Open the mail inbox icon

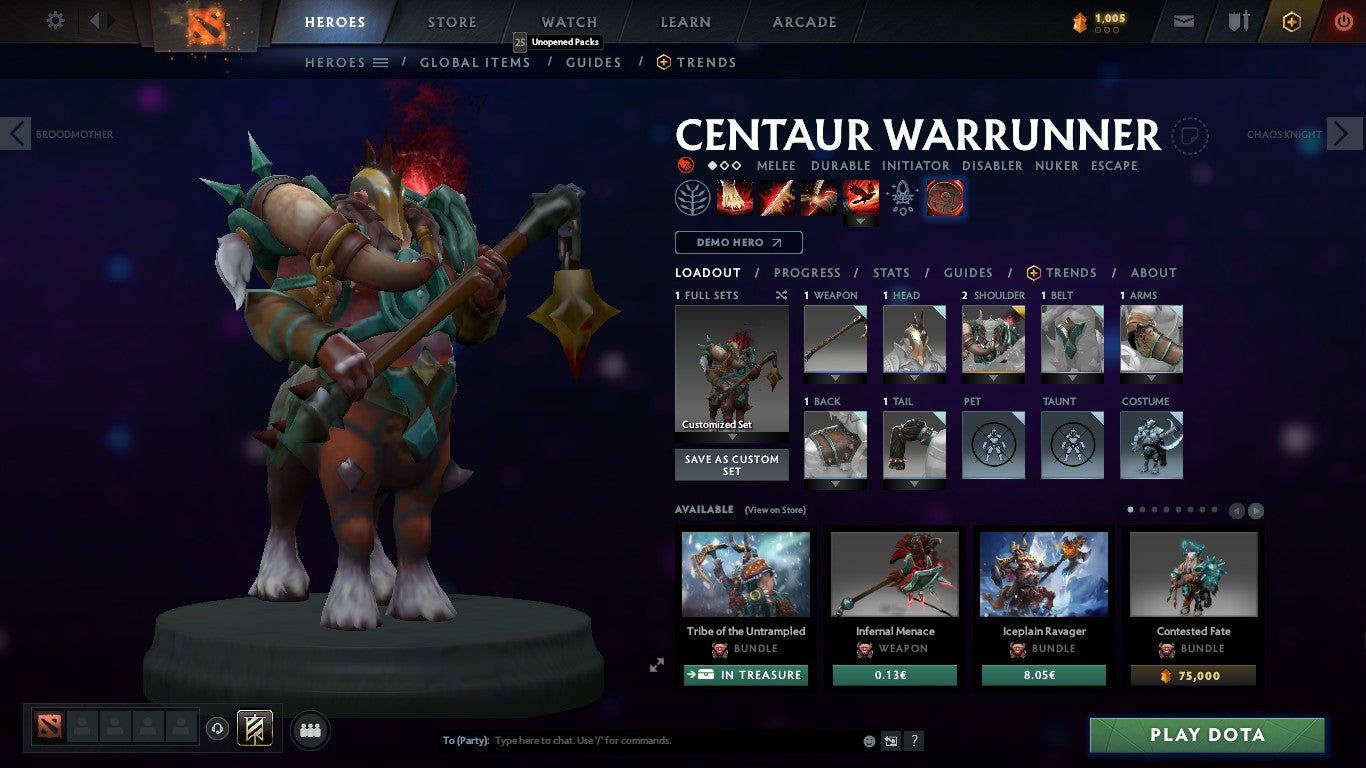point(1183,20)
